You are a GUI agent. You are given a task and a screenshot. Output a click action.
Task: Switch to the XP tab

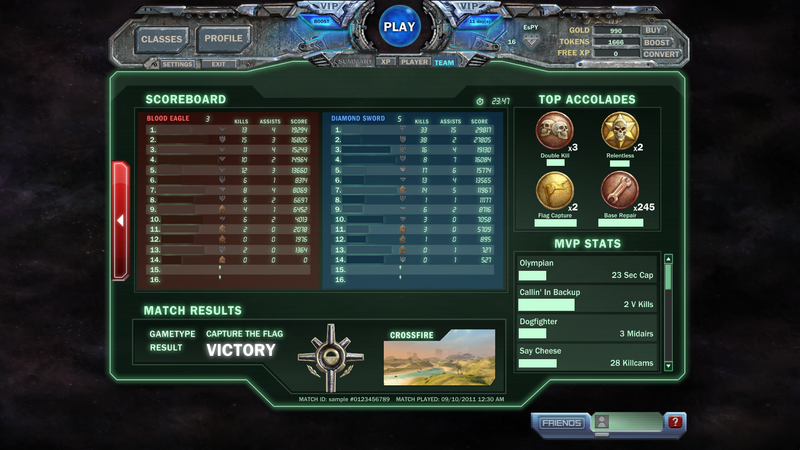point(386,62)
